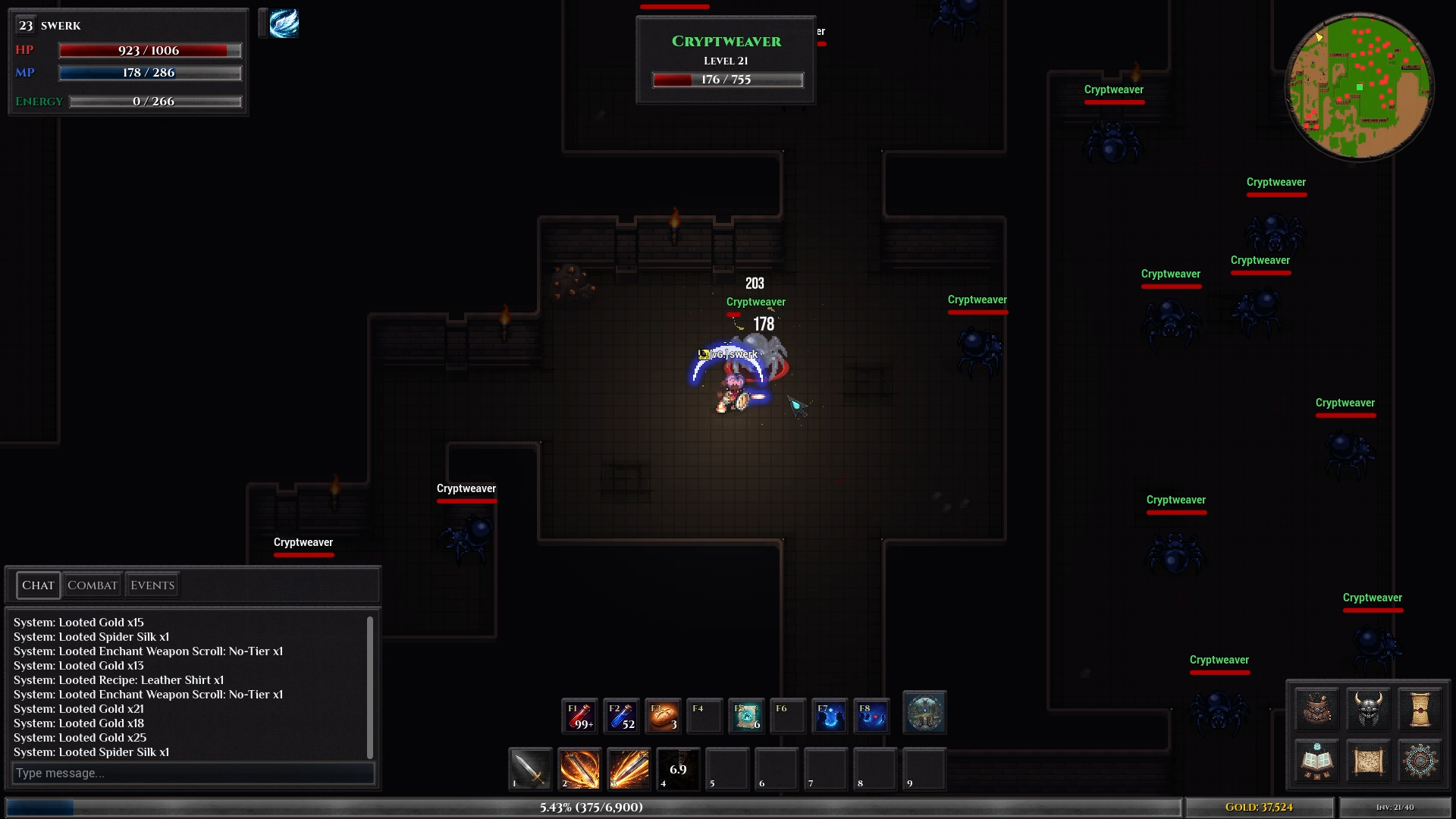Open the horned helmet equipment panel icon
The height and width of the screenshot is (819, 1456).
tap(1369, 709)
